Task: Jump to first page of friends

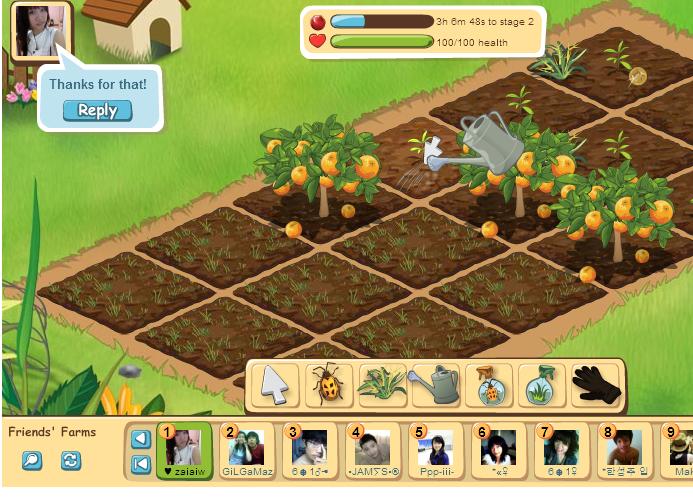Action: 141,463
